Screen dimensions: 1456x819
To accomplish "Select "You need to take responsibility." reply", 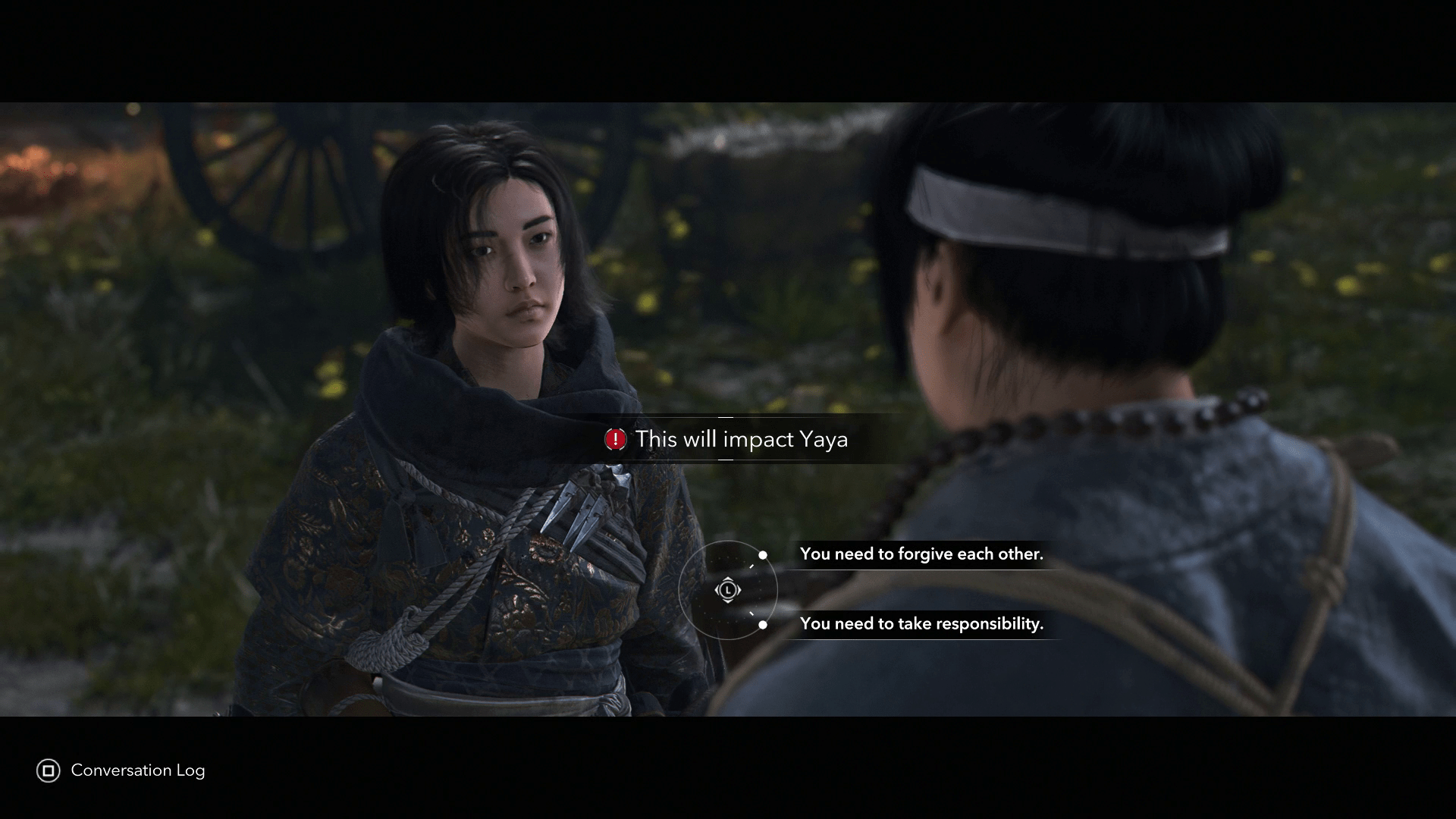I will point(921,624).
